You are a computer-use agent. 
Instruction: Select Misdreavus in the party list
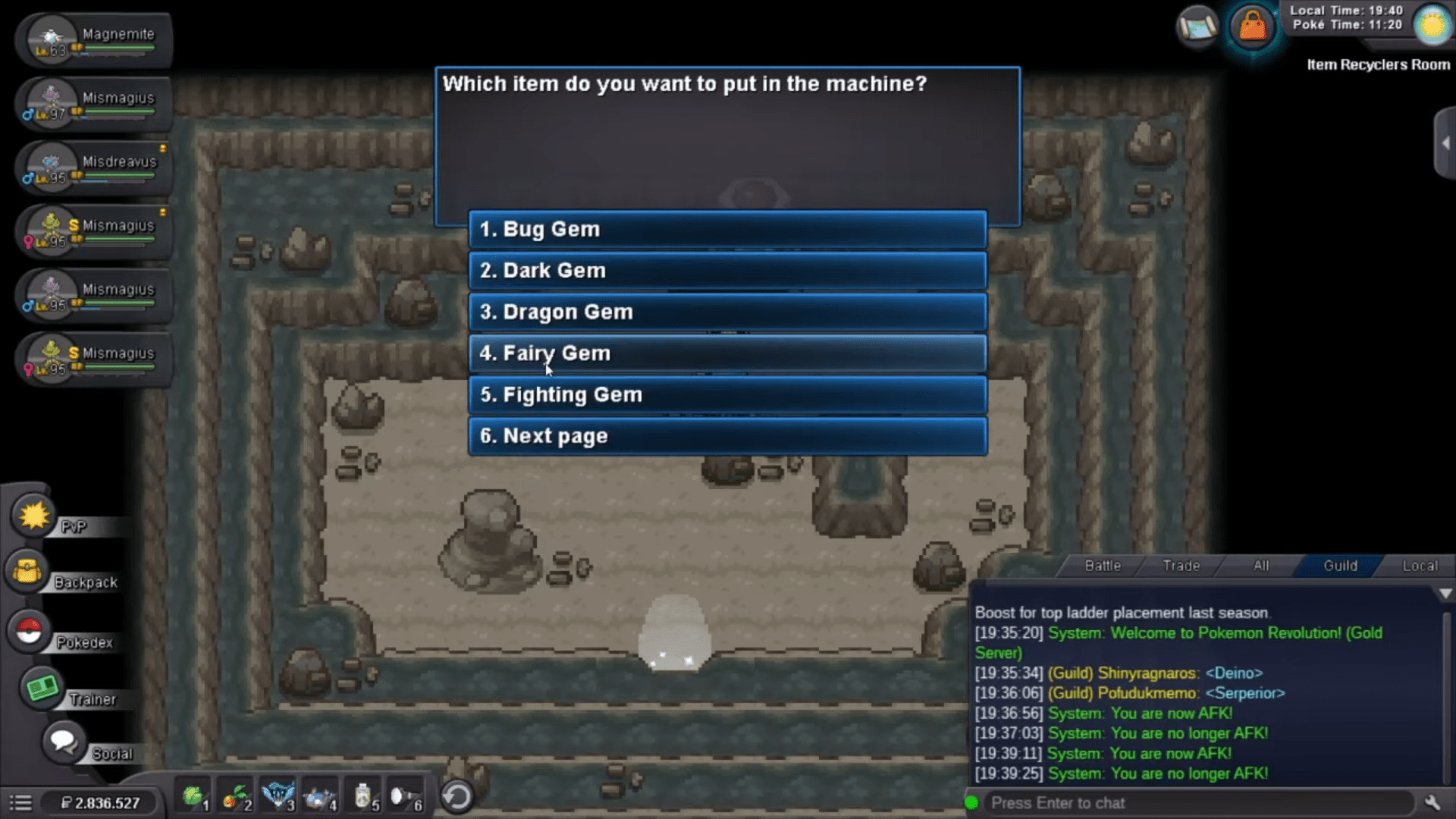click(95, 168)
